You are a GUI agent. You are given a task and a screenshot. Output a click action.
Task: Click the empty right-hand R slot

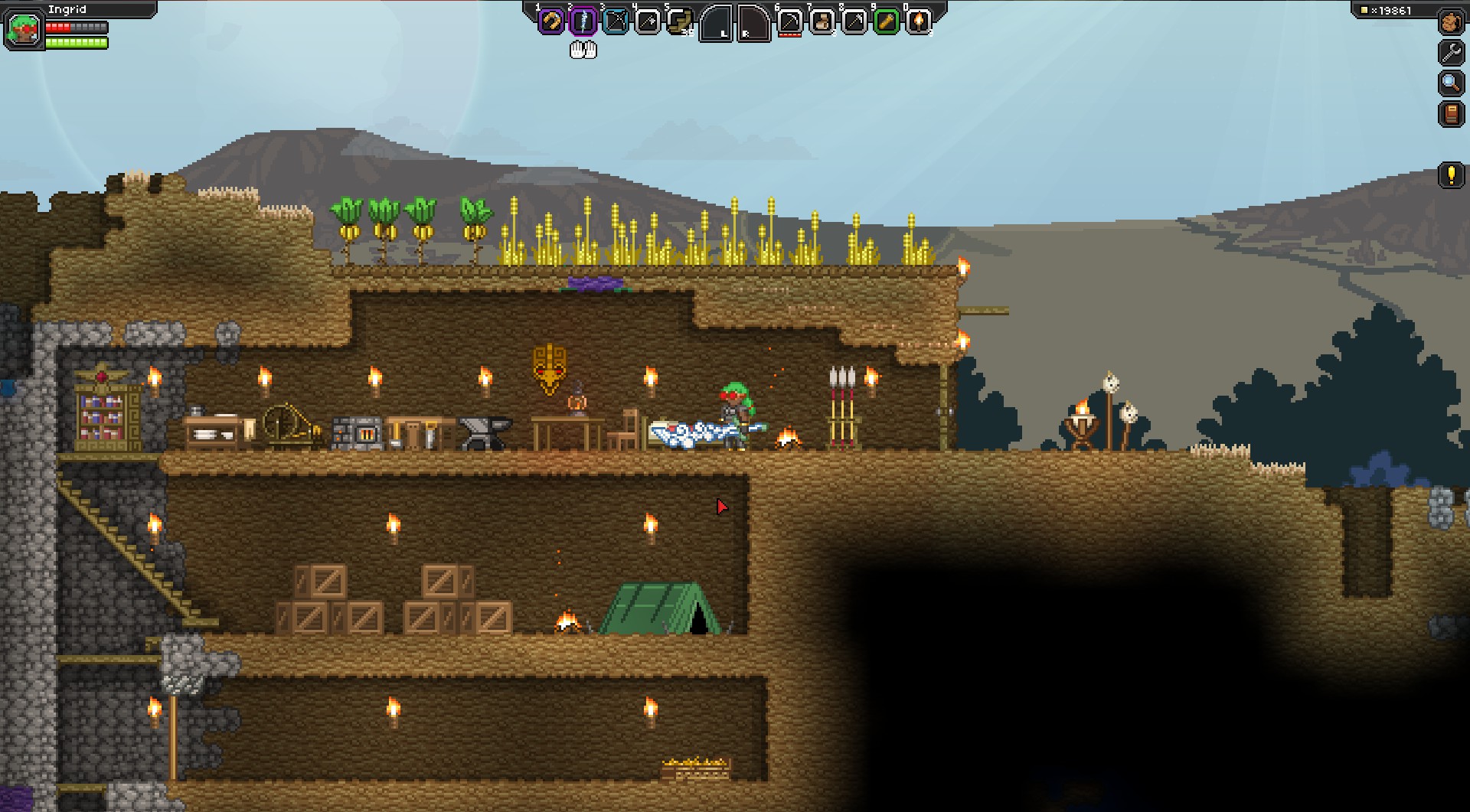[x=753, y=23]
